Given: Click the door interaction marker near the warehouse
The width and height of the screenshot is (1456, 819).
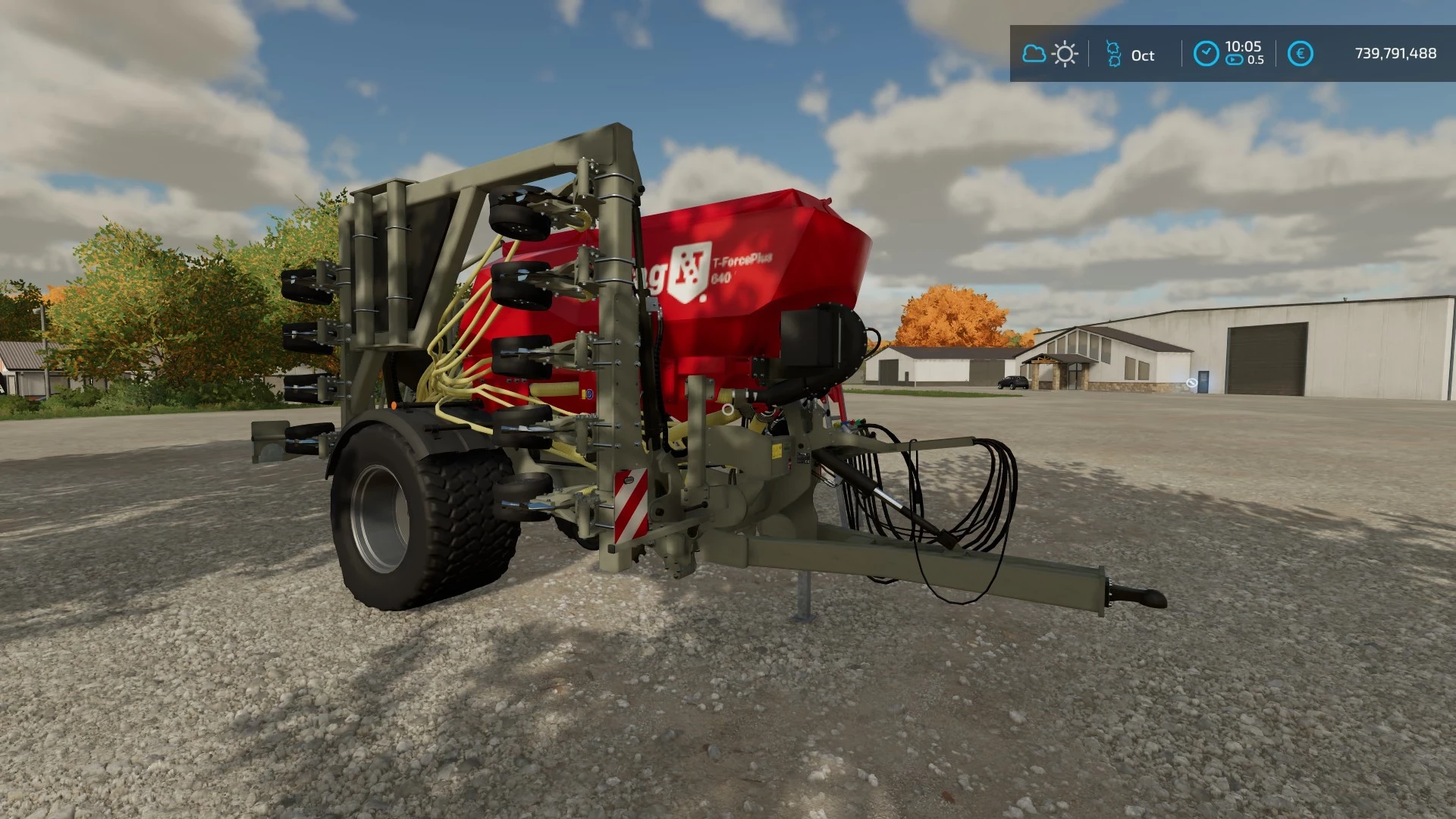Looking at the screenshot, I should (1191, 383).
